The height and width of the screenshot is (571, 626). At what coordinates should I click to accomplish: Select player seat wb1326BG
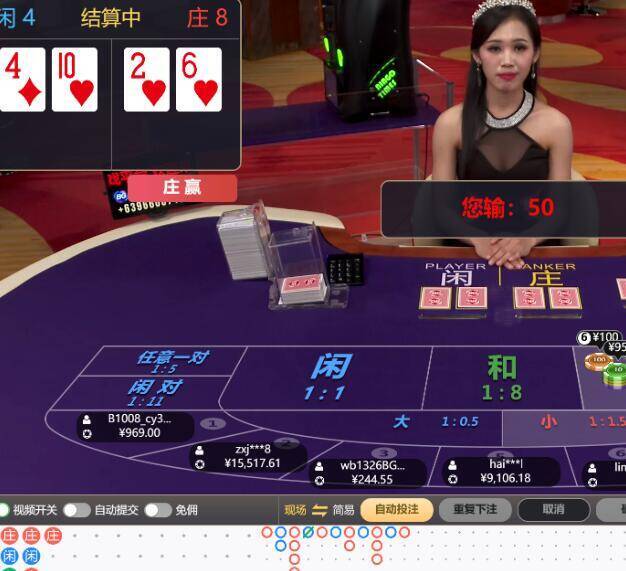(369, 472)
